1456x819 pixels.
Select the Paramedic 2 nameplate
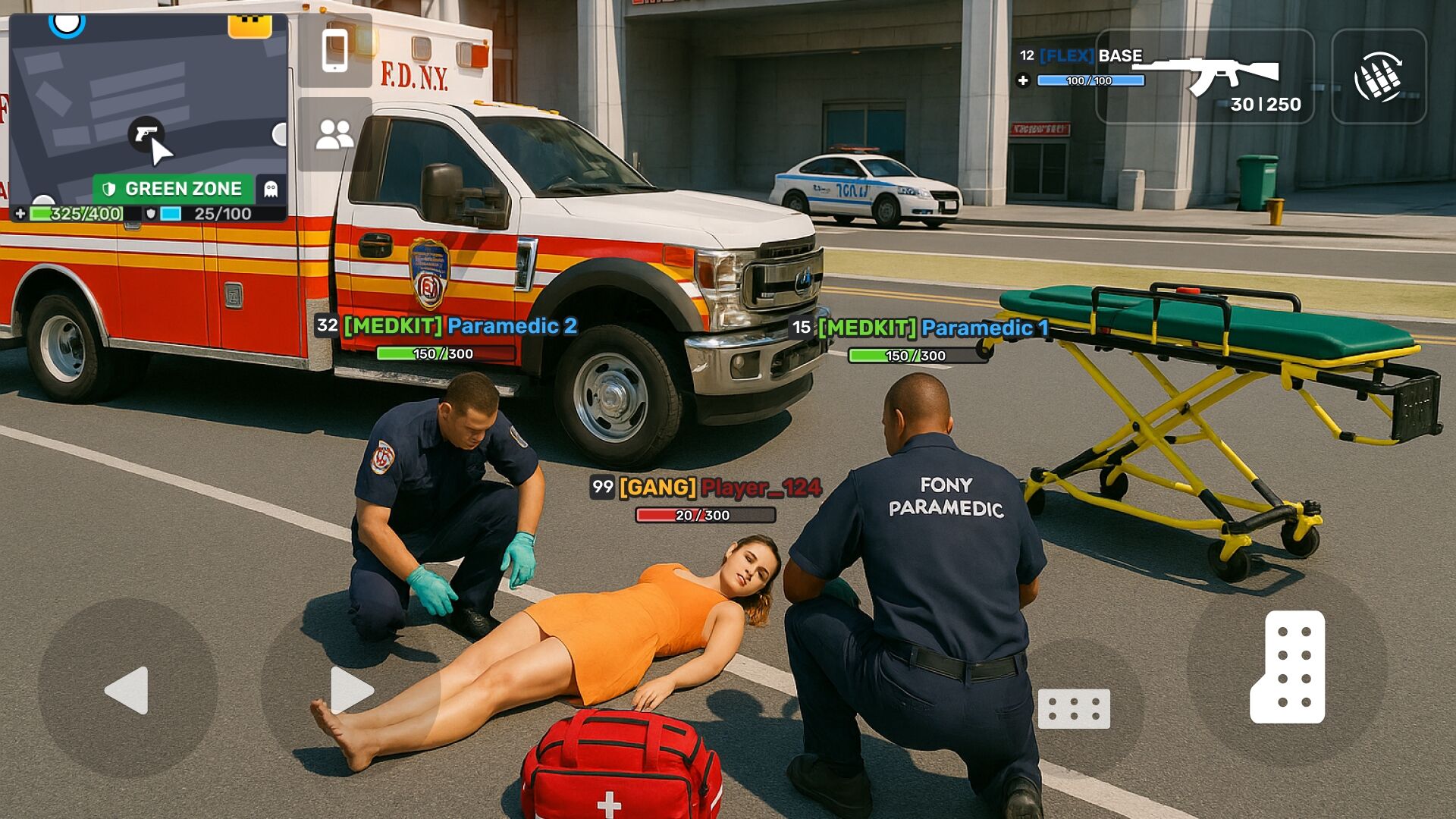(446, 326)
